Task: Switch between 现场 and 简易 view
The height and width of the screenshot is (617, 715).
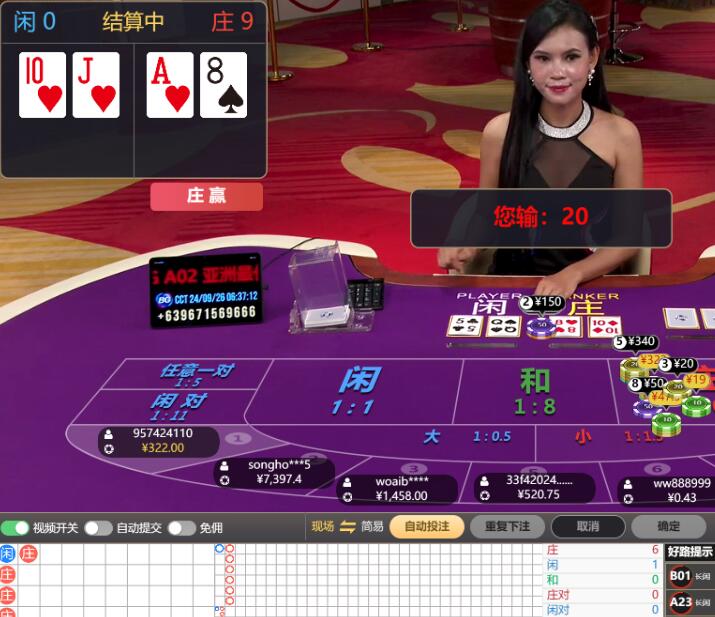Action: [348, 527]
